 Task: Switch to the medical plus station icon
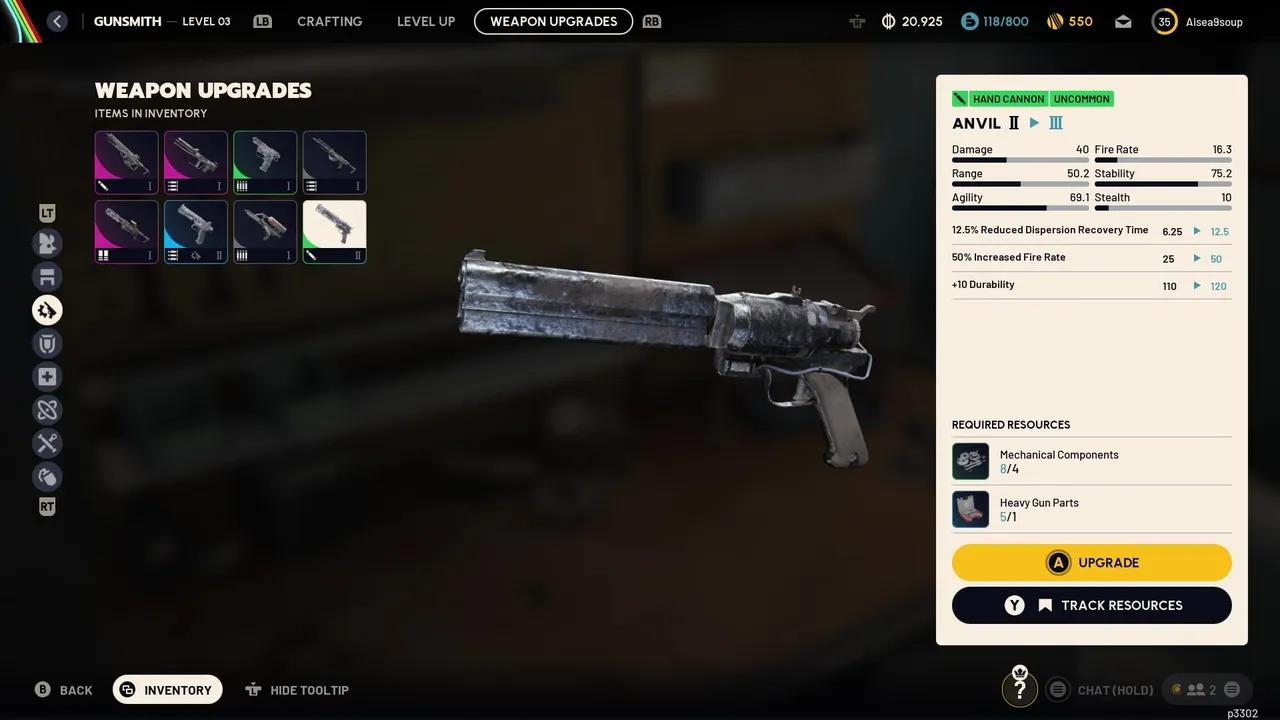pyautogui.click(x=47, y=377)
